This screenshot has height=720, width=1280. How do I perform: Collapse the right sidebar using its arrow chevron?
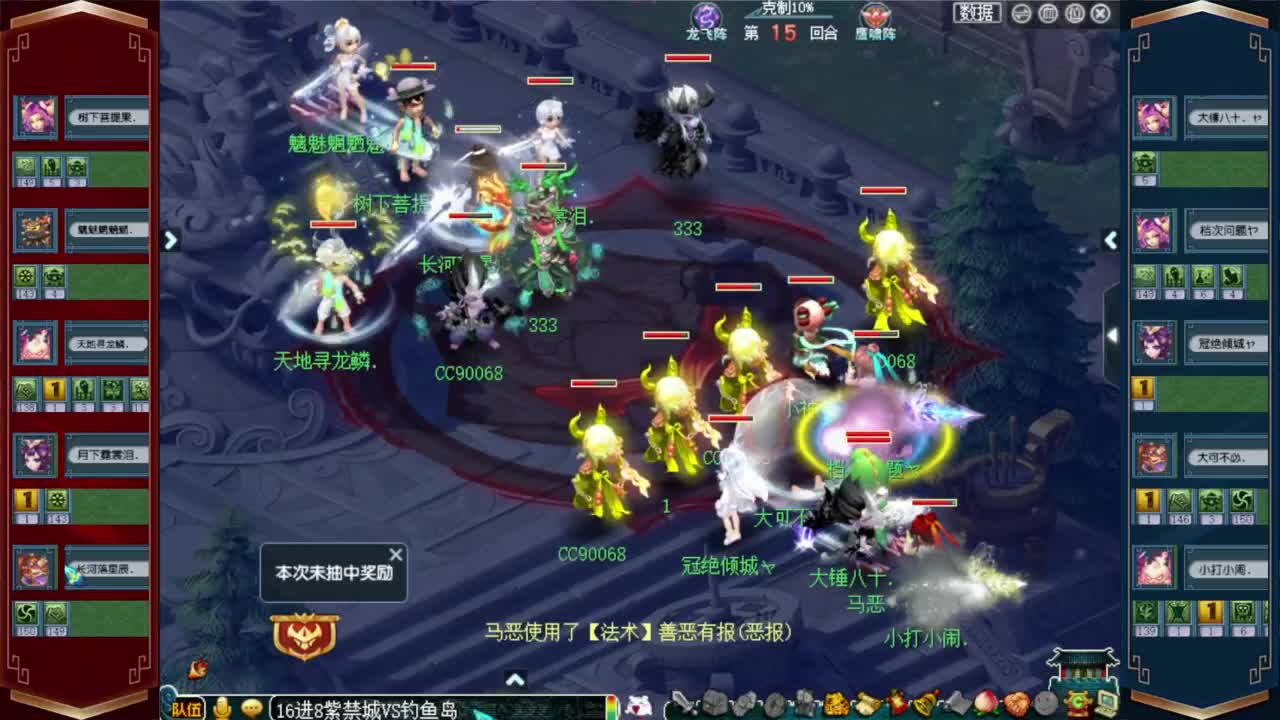[1112, 241]
